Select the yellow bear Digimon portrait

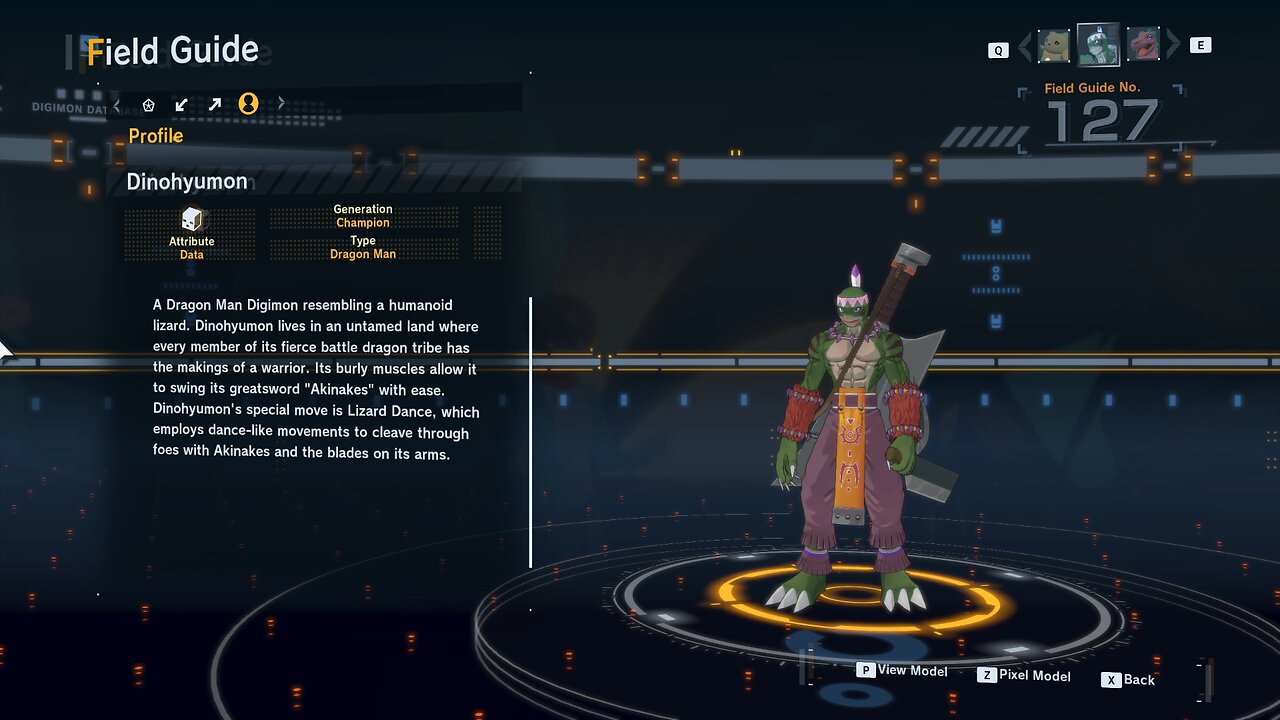(x=1054, y=45)
